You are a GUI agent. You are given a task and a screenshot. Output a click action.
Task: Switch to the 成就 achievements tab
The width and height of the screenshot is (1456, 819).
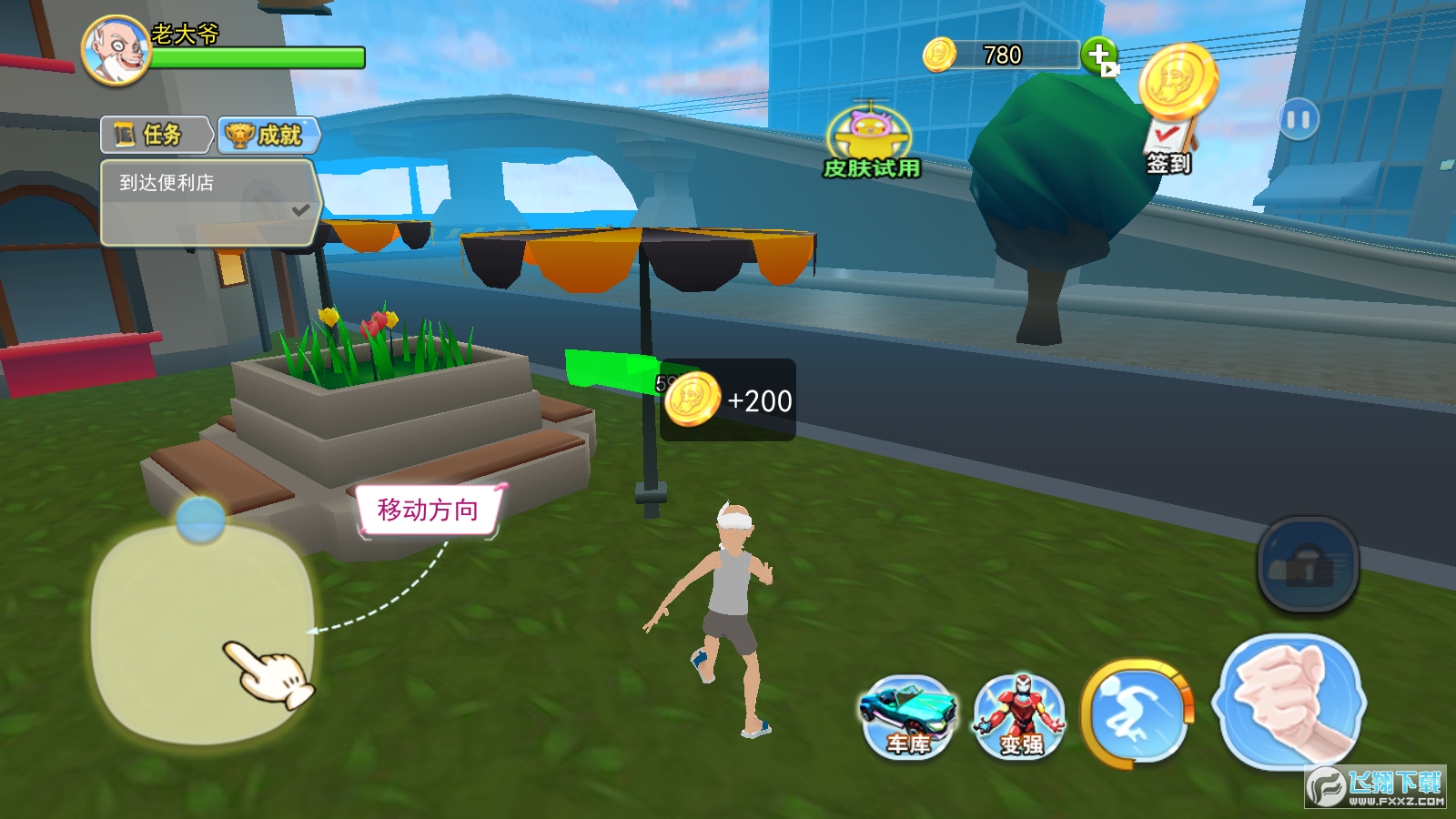[268, 135]
